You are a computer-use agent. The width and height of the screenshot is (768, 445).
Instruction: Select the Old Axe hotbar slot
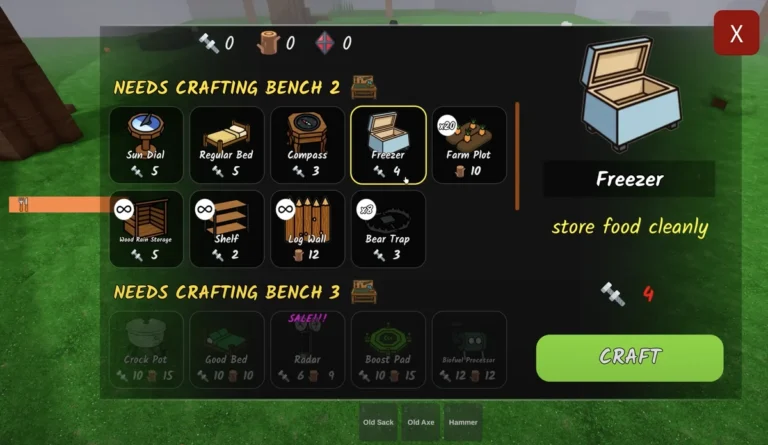tap(420, 422)
